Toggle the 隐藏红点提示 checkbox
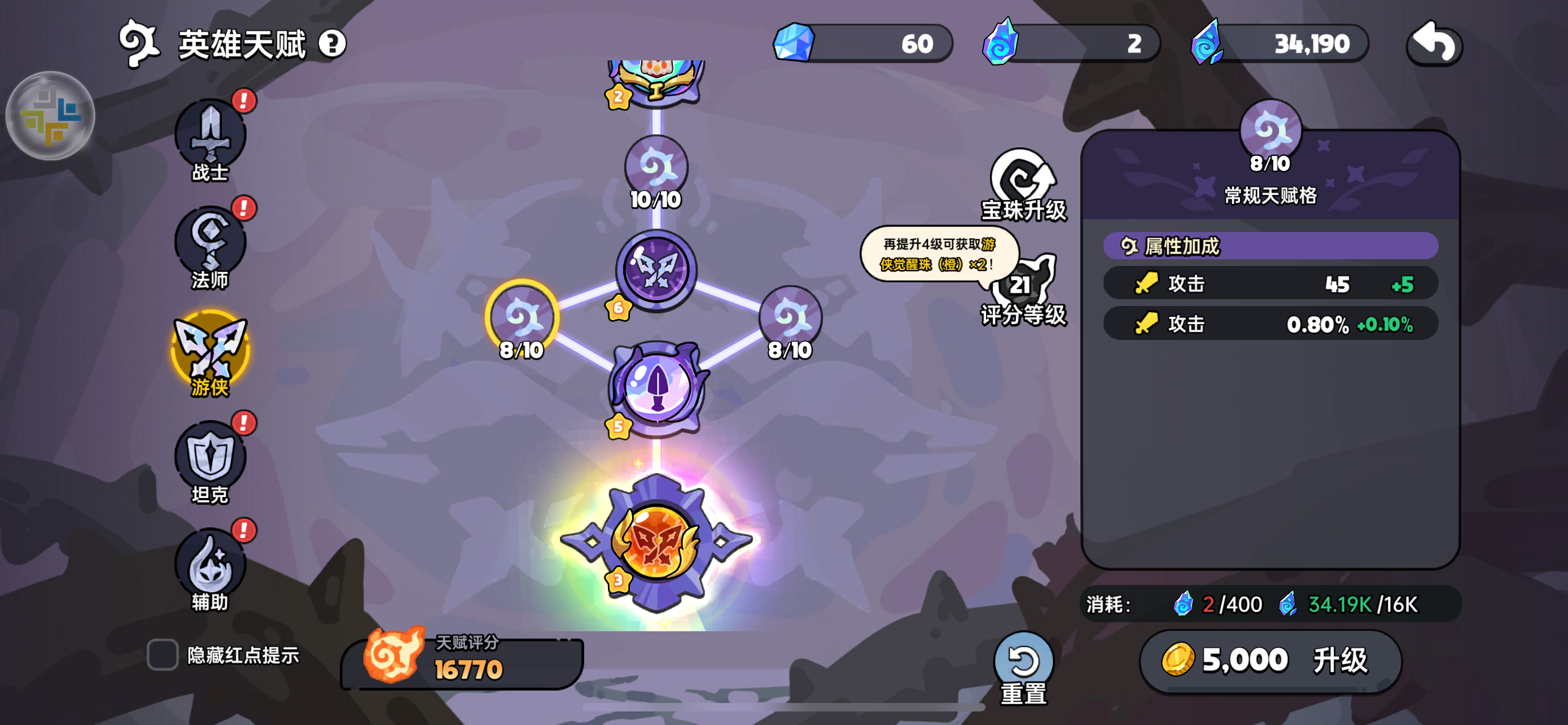 point(163,654)
